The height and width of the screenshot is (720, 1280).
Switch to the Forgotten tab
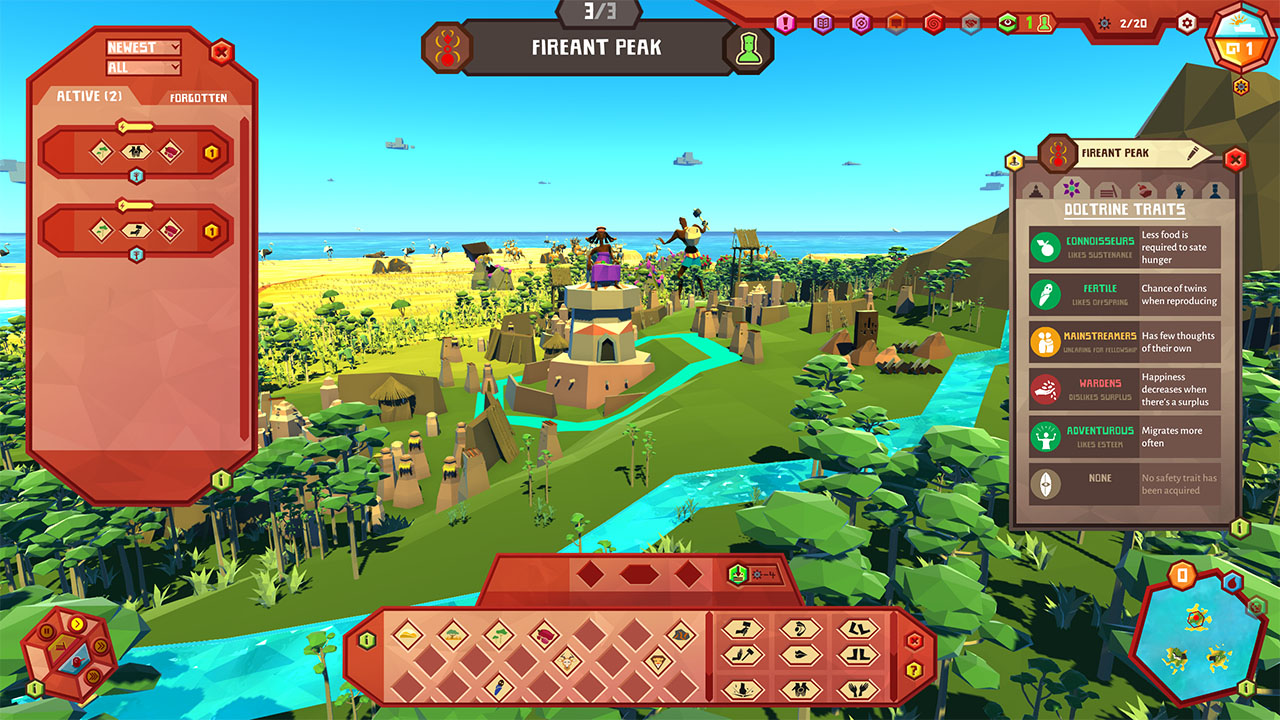pos(198,98)
